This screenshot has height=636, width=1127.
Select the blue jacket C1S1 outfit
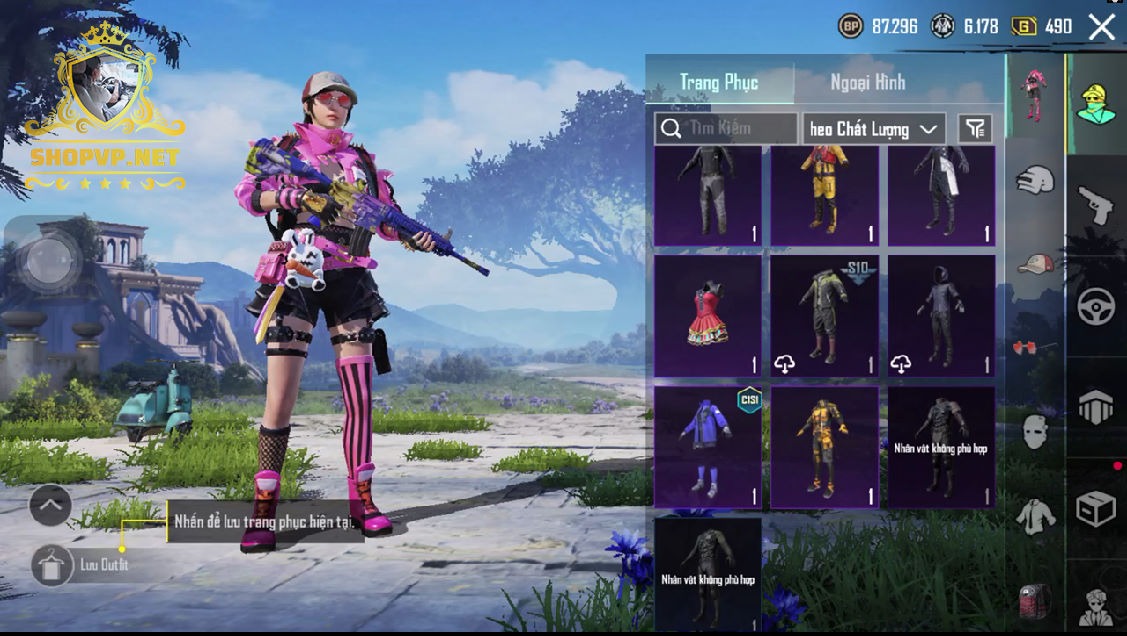click(x=707, y=446)
